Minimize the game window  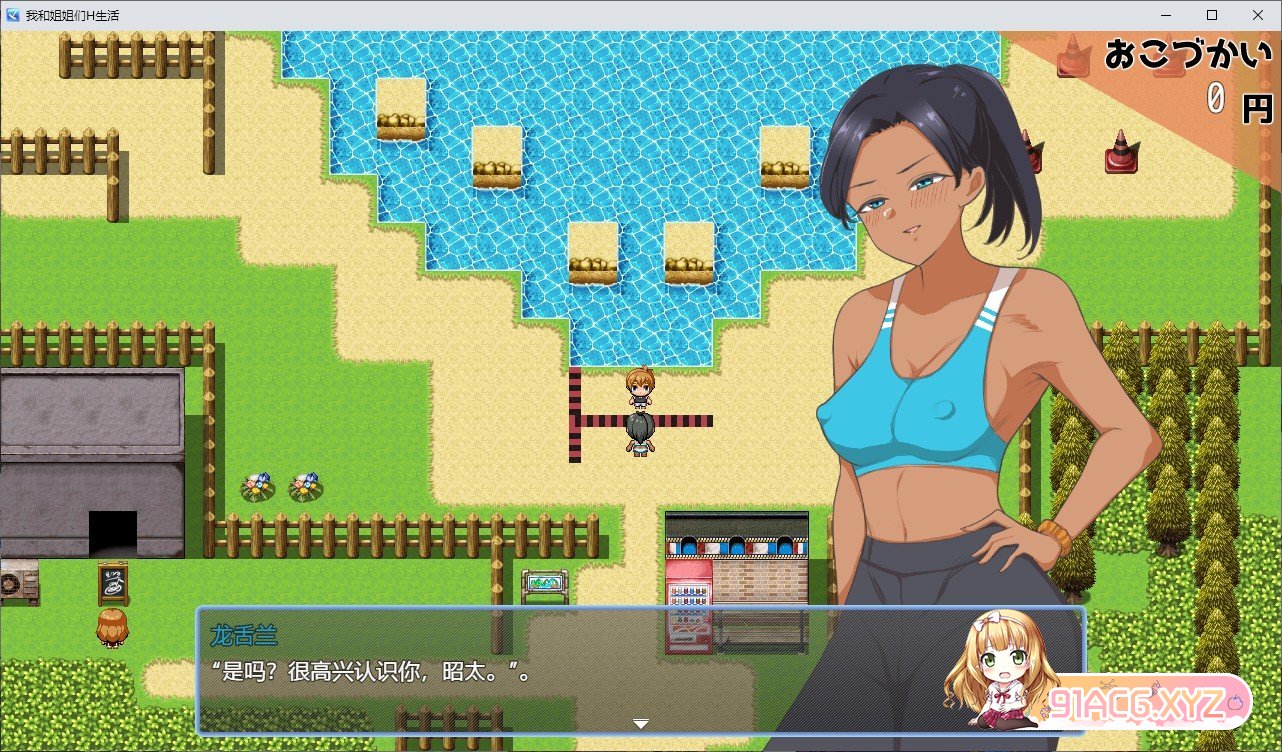(x=1166, y=15)
